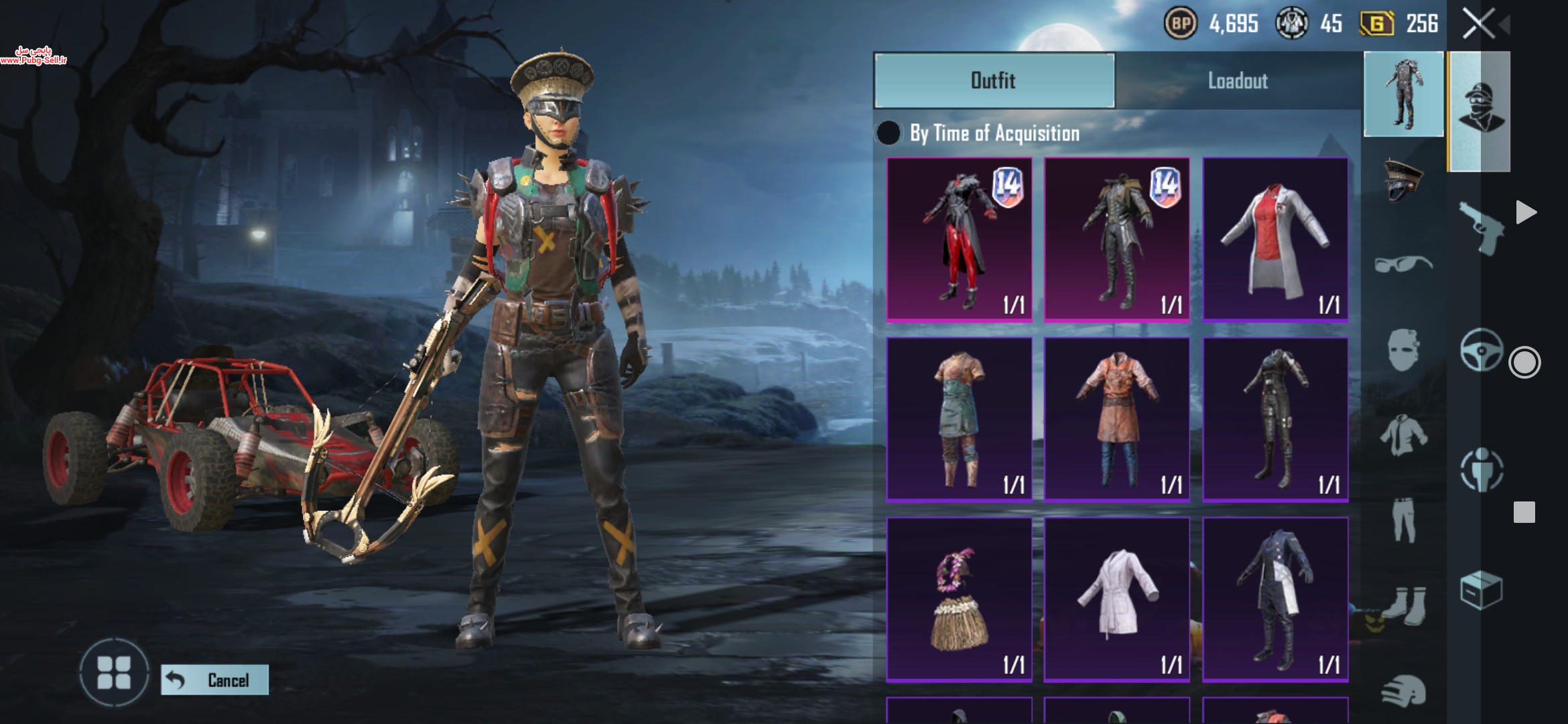Select the white lab coat with red shirt
Screen dimensions: 1568x724
tap(1275, 239)
